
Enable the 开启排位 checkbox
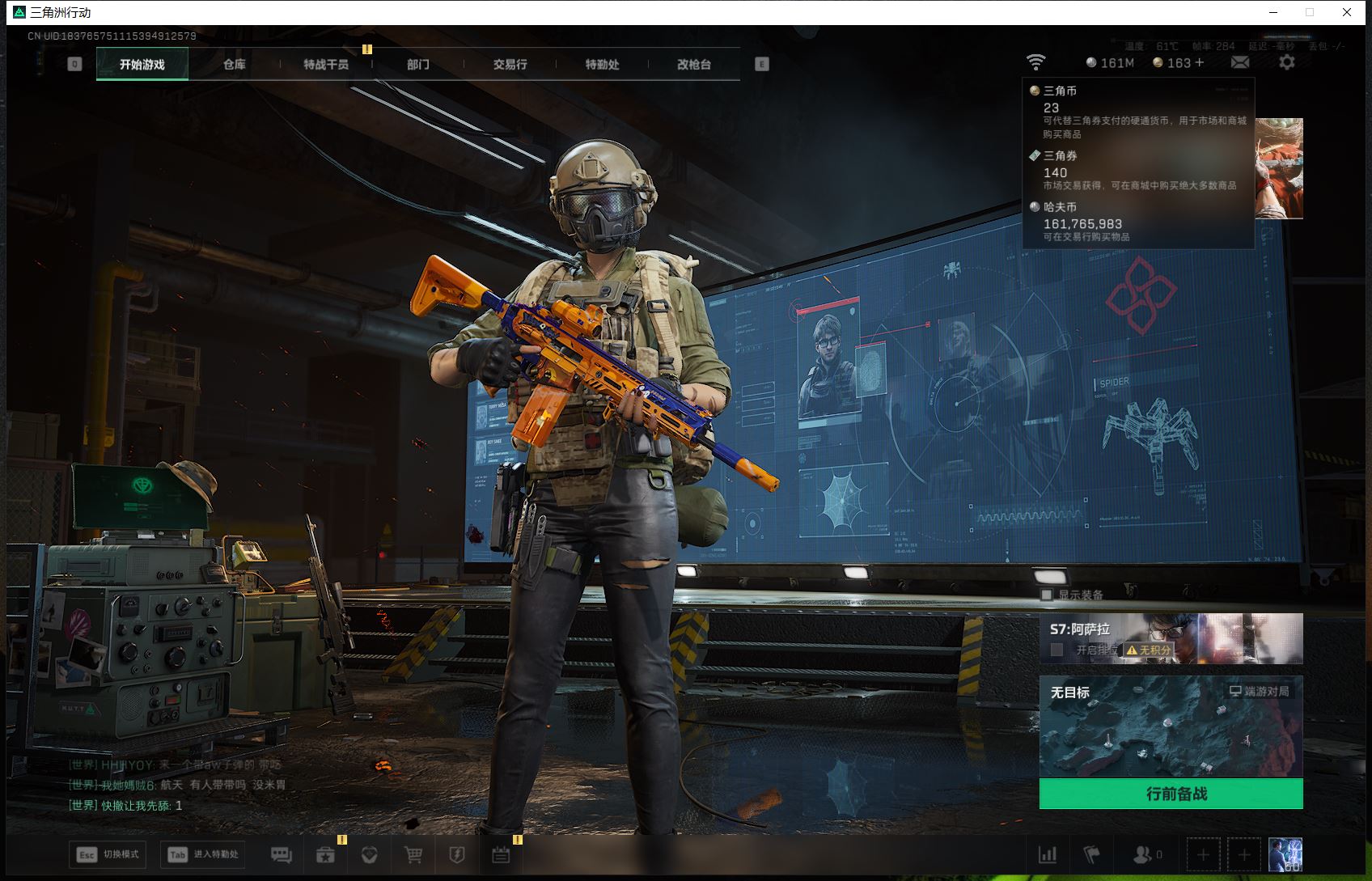(1057, 650)
